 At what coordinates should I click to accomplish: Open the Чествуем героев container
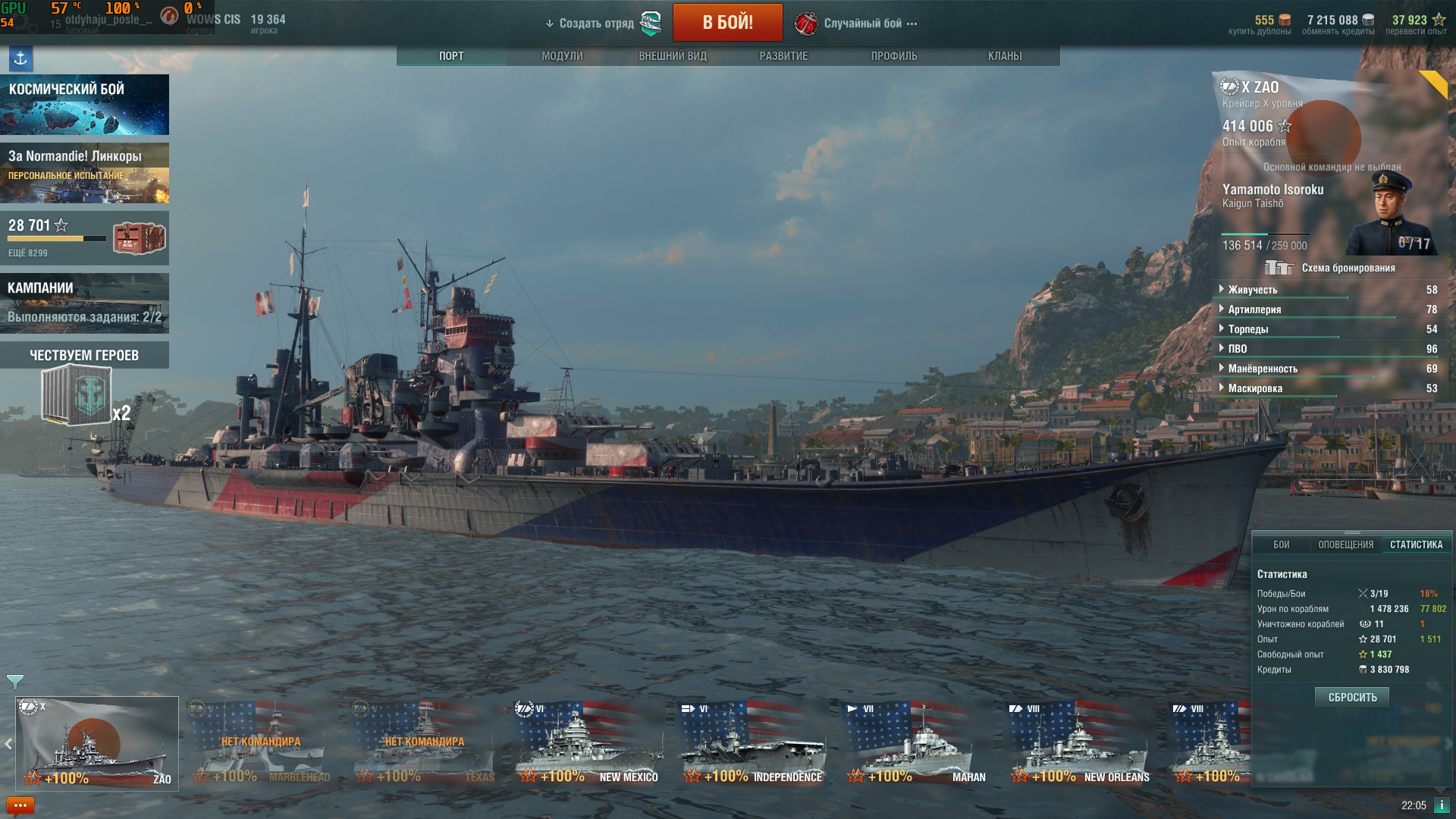click(x=77, y=394)
